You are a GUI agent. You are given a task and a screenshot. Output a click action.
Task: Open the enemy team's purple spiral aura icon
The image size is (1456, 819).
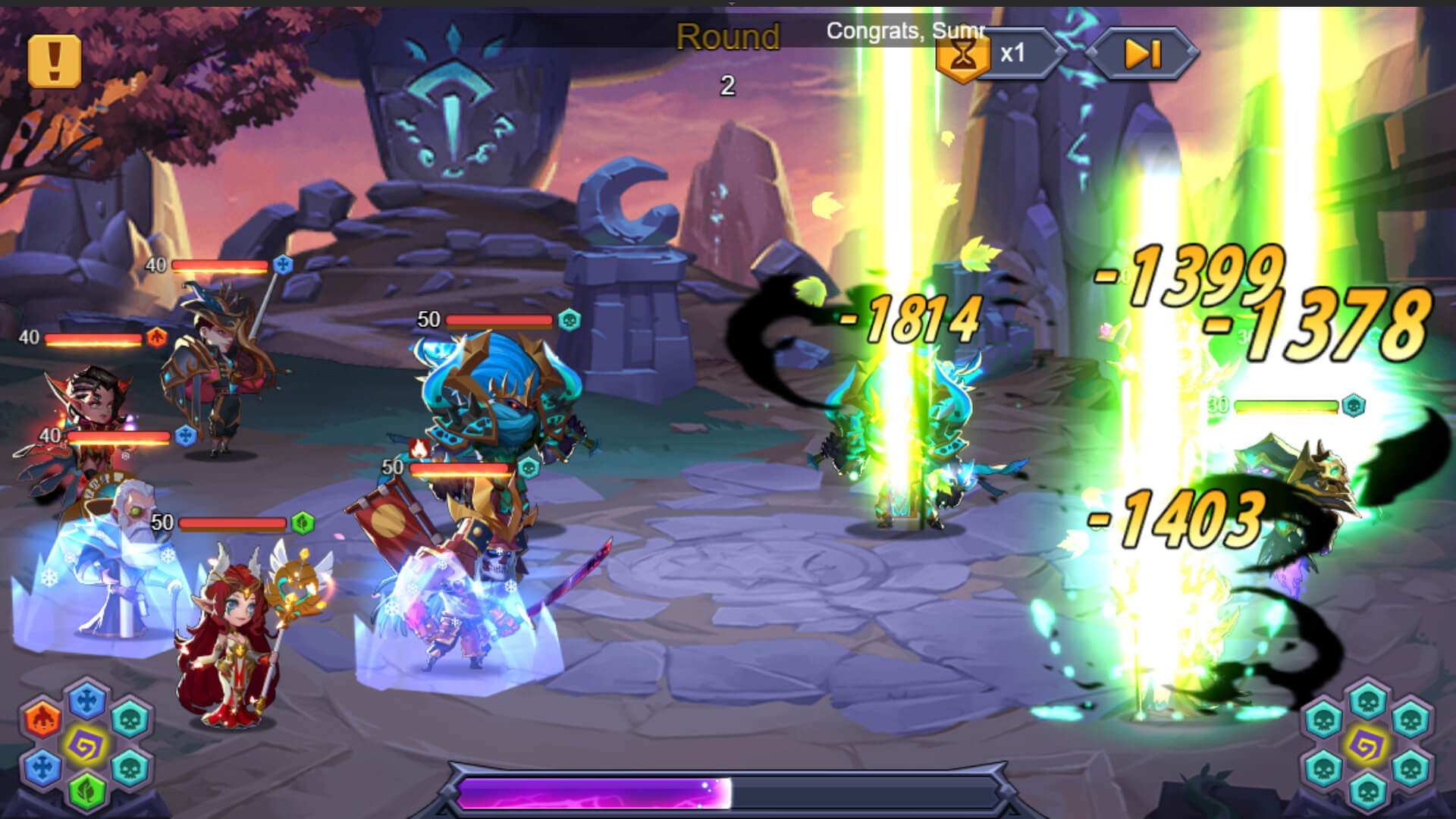[x=1367, y=745]
